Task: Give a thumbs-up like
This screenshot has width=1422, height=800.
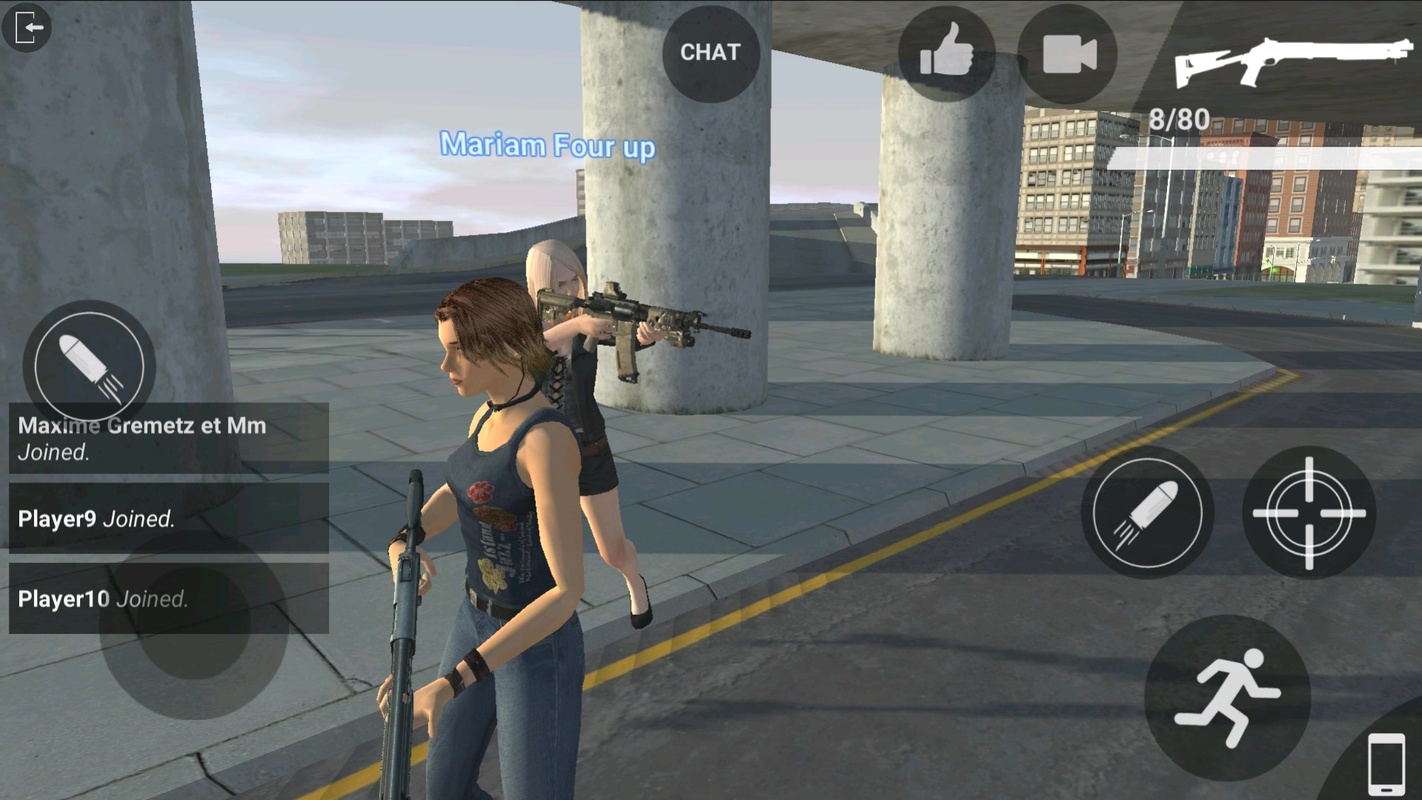Action: pos(945,54)
